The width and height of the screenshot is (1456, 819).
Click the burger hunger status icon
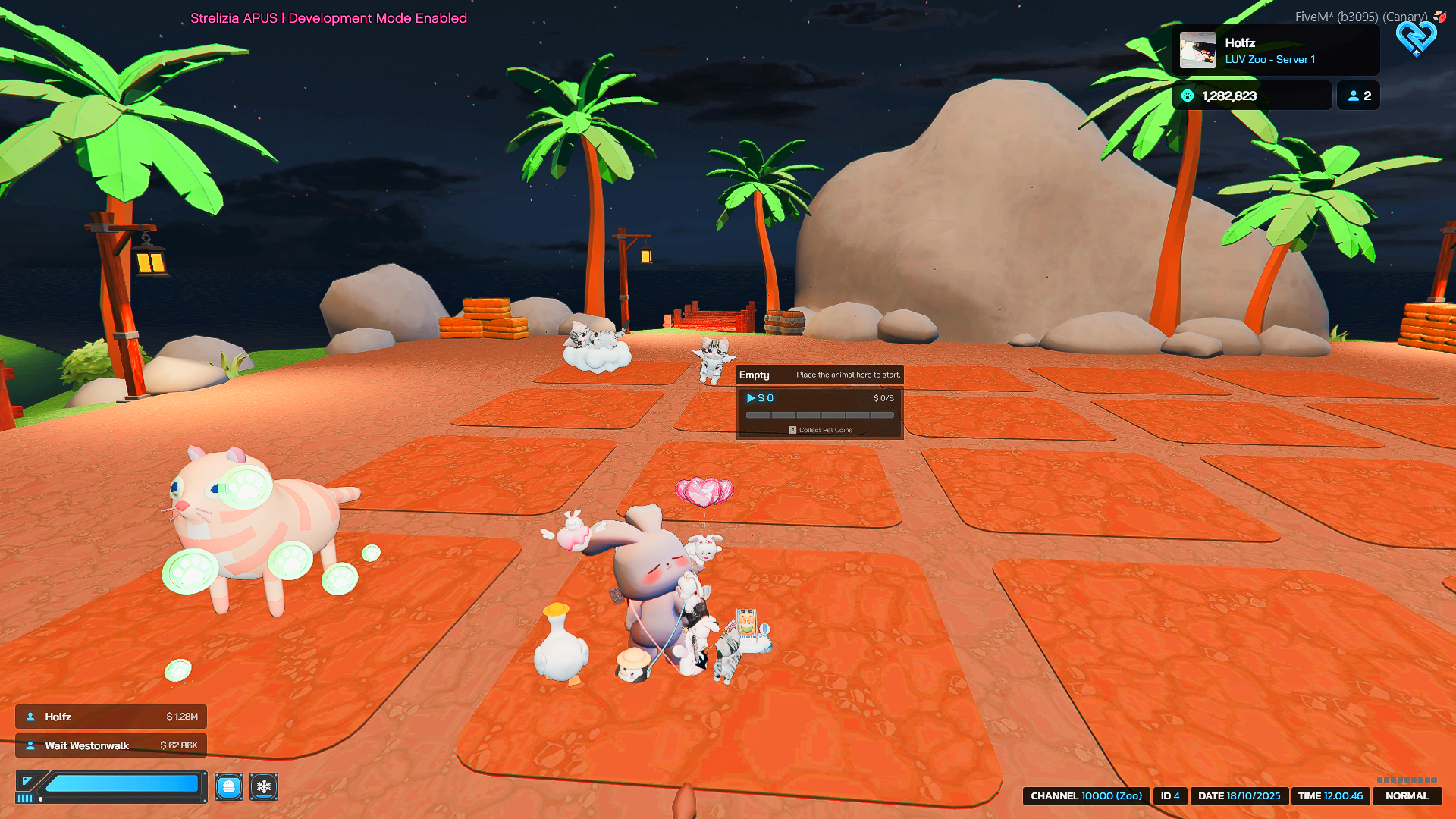(228, 786)
